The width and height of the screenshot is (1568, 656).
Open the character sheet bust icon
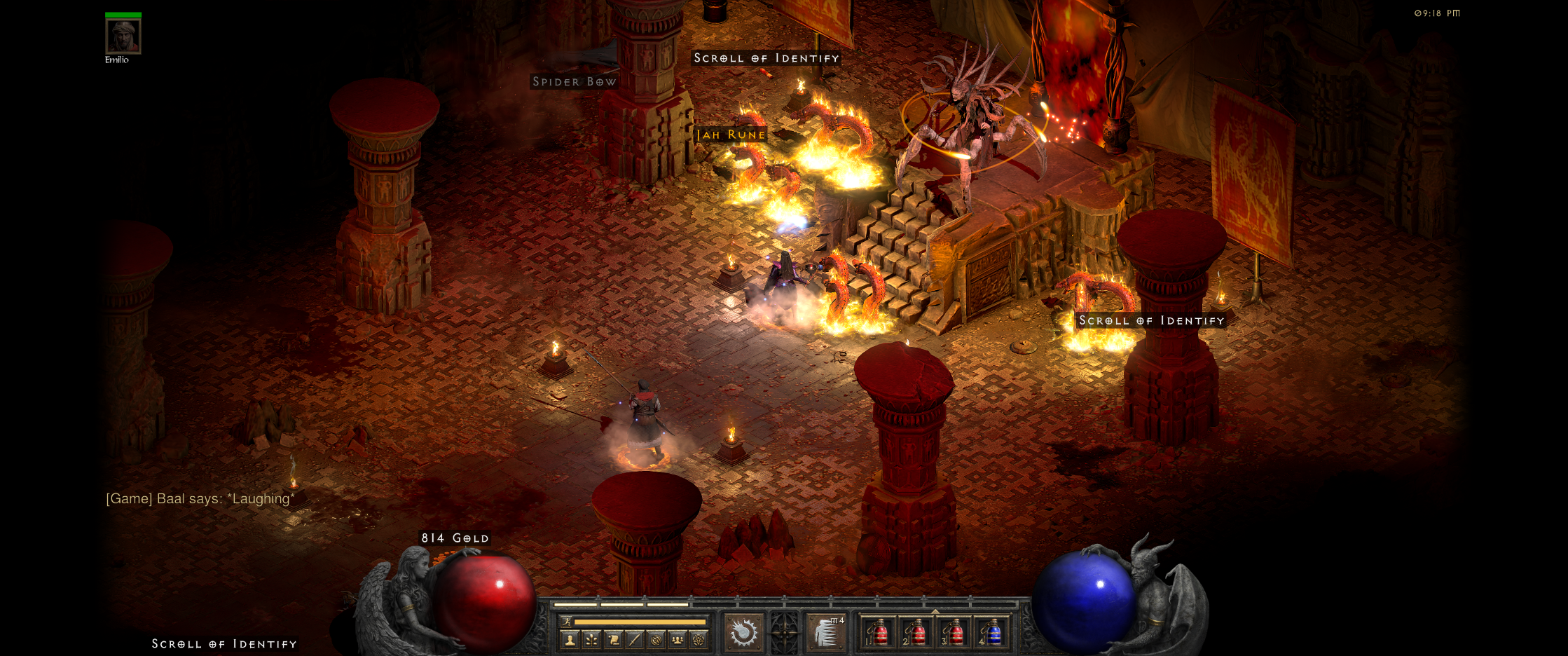click(x=570, y=639)
